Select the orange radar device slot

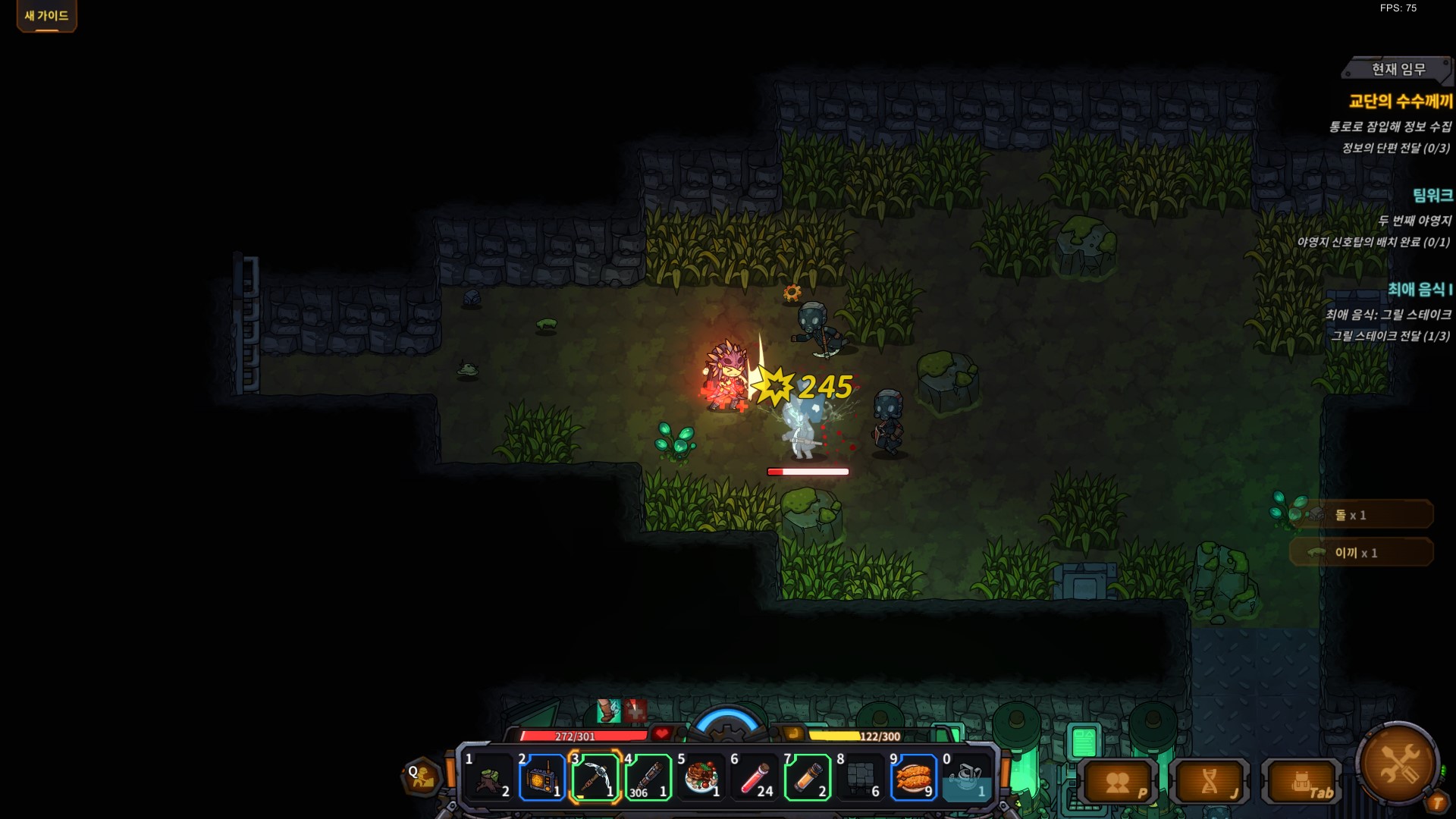541,778
